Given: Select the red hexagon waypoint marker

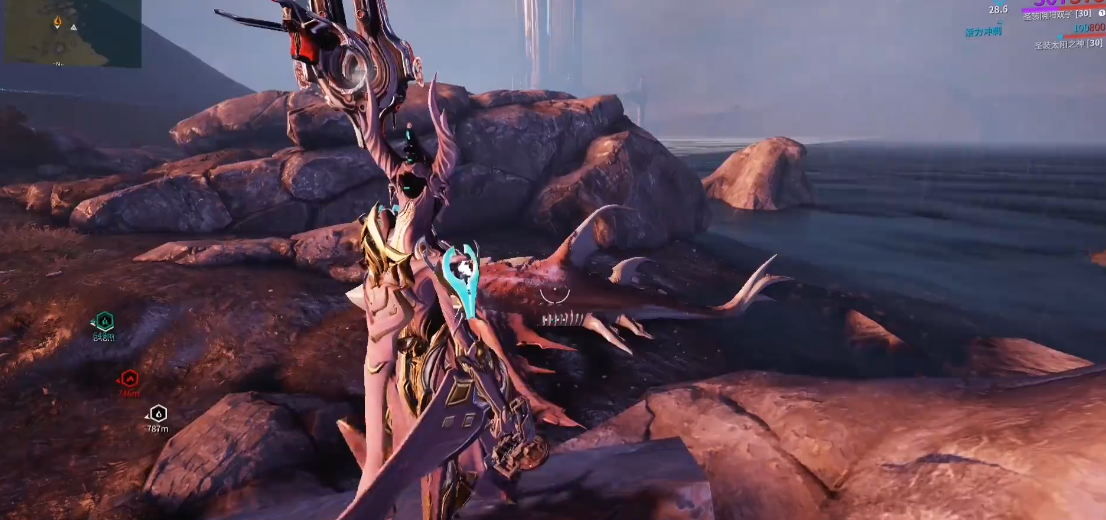Looking at the screenshot, I should point(129,378).
